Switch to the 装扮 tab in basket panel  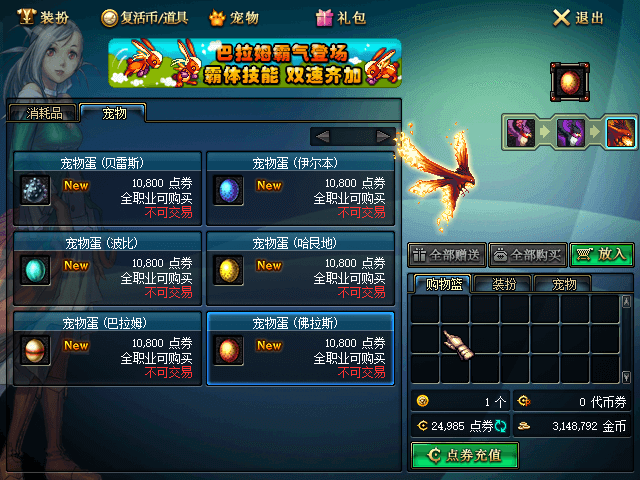pos(503,284)
